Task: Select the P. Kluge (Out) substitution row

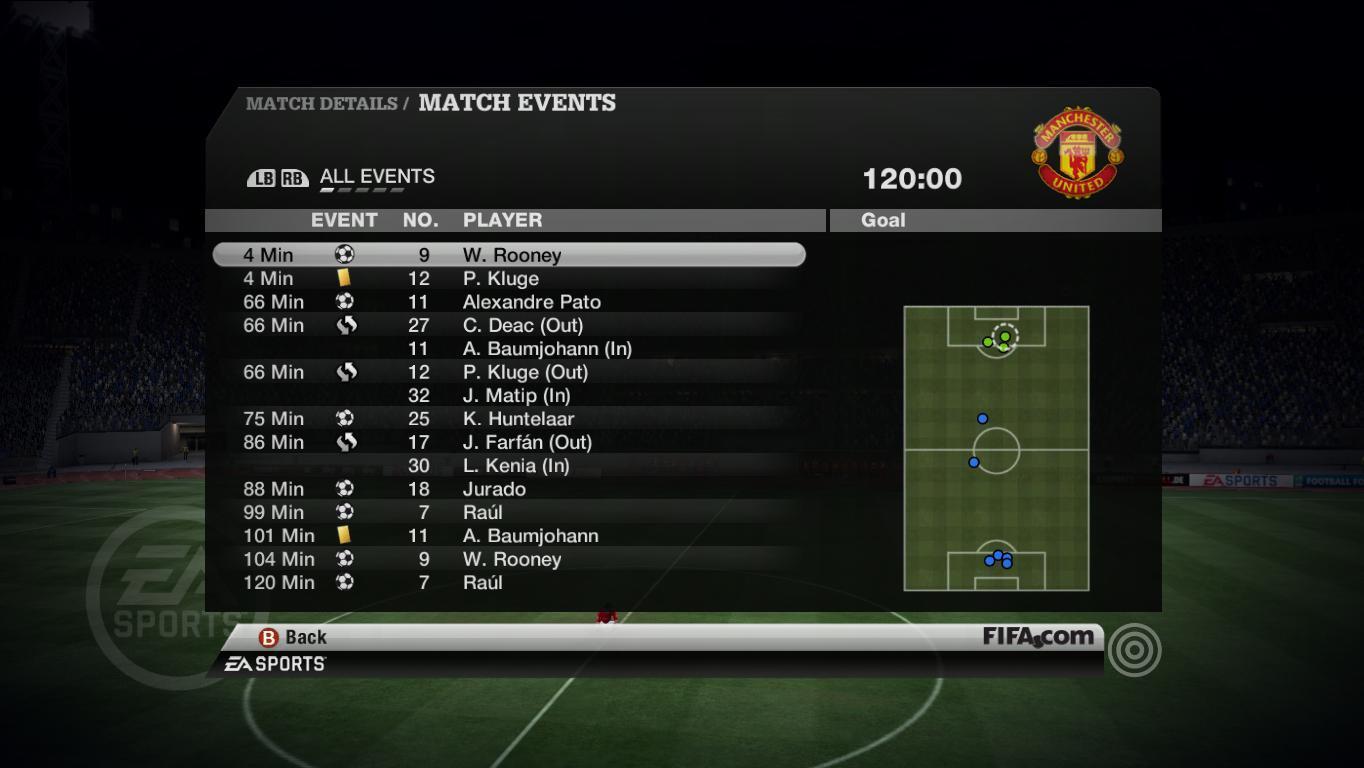Action: 509,372
